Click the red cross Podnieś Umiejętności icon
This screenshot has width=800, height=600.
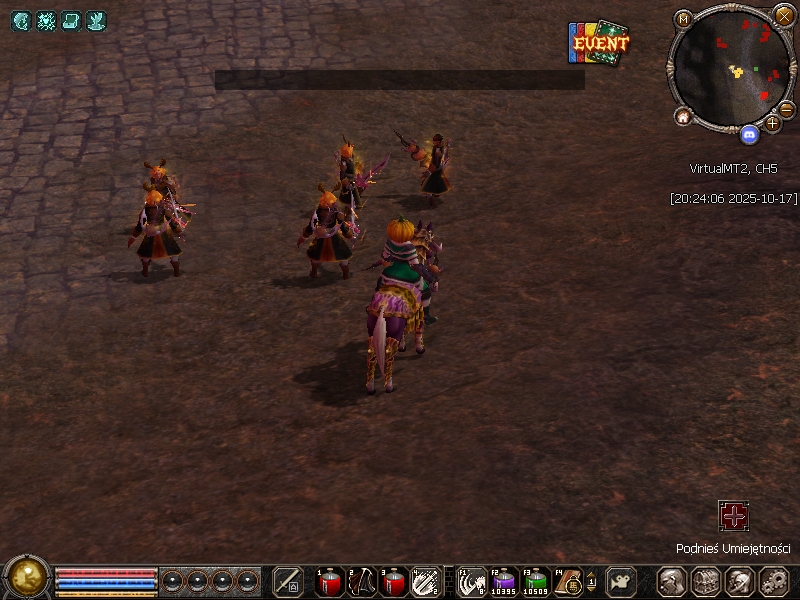point(734,516)
